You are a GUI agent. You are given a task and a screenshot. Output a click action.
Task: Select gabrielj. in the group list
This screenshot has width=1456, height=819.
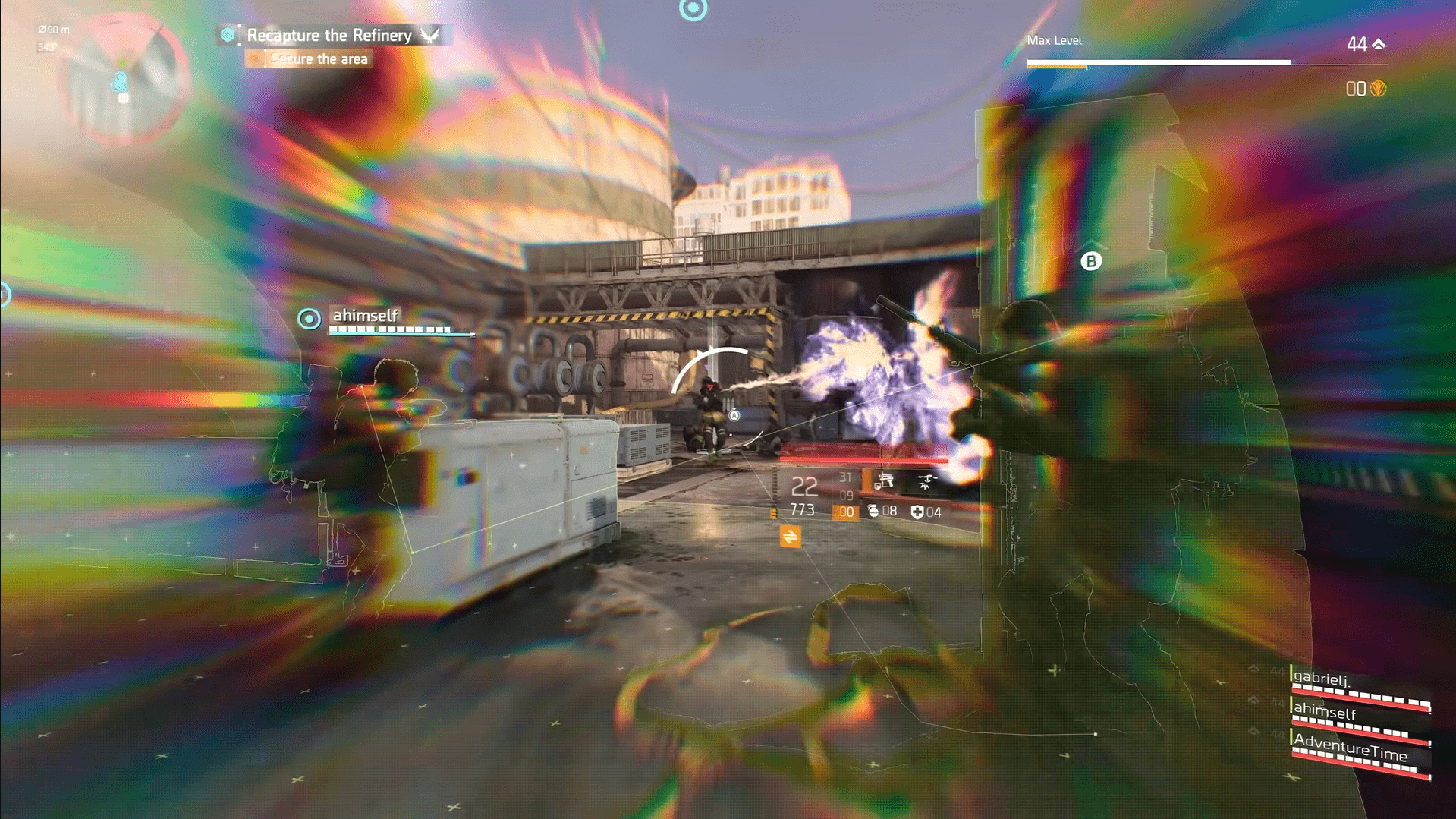[1322, 678]
